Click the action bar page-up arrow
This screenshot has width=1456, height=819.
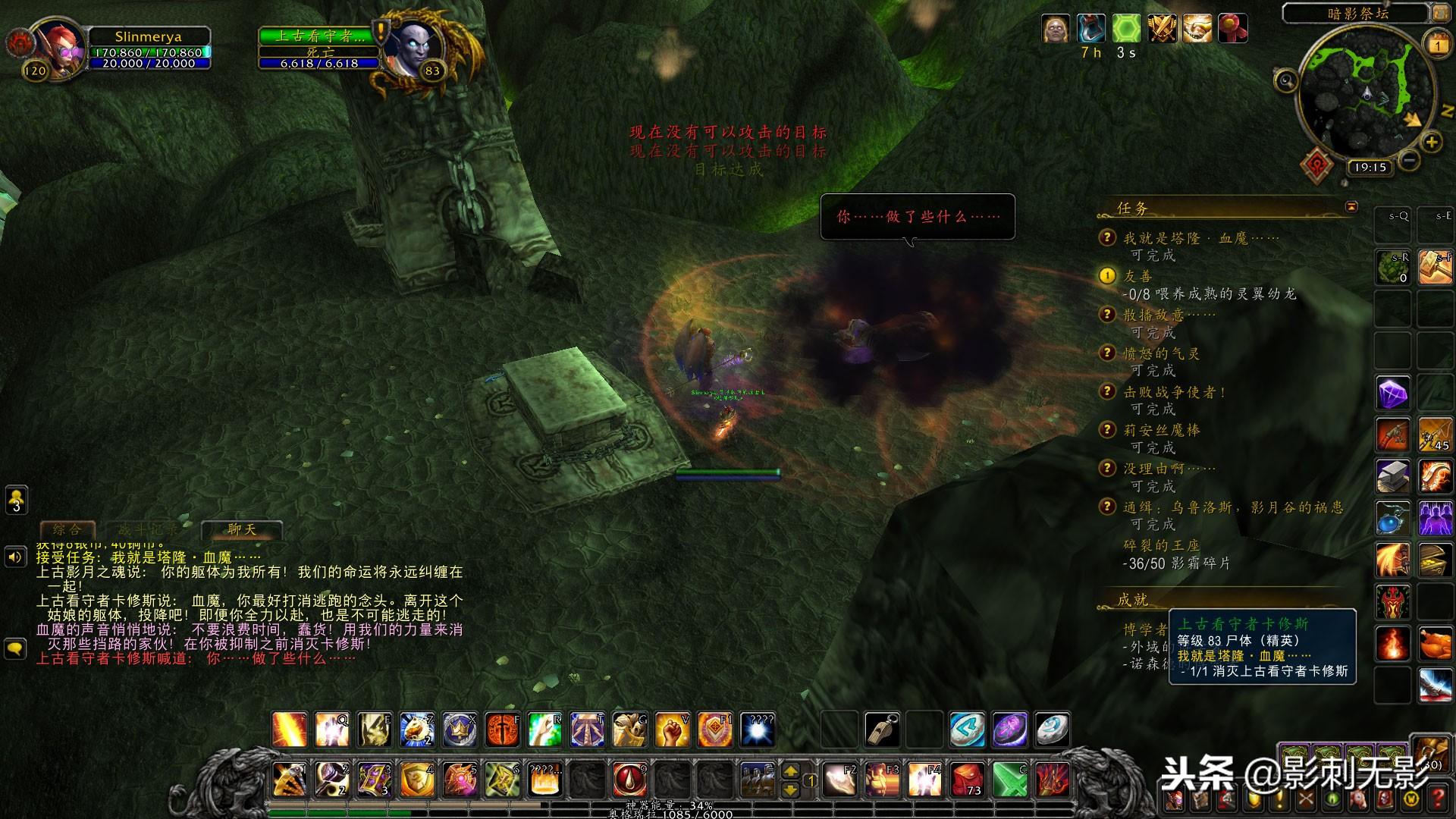[790, 771]
